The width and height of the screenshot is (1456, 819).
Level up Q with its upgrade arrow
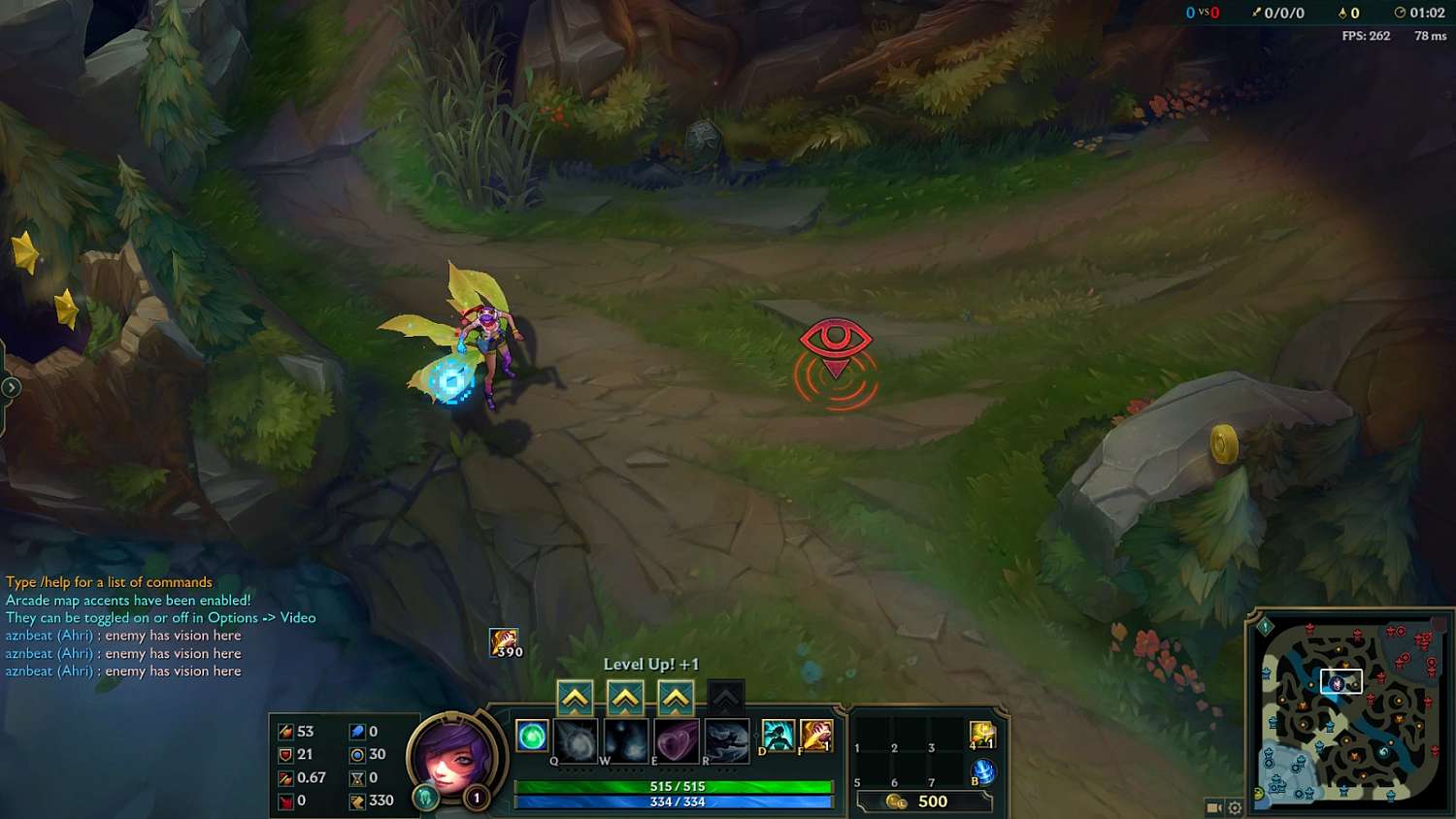(575, 696)
